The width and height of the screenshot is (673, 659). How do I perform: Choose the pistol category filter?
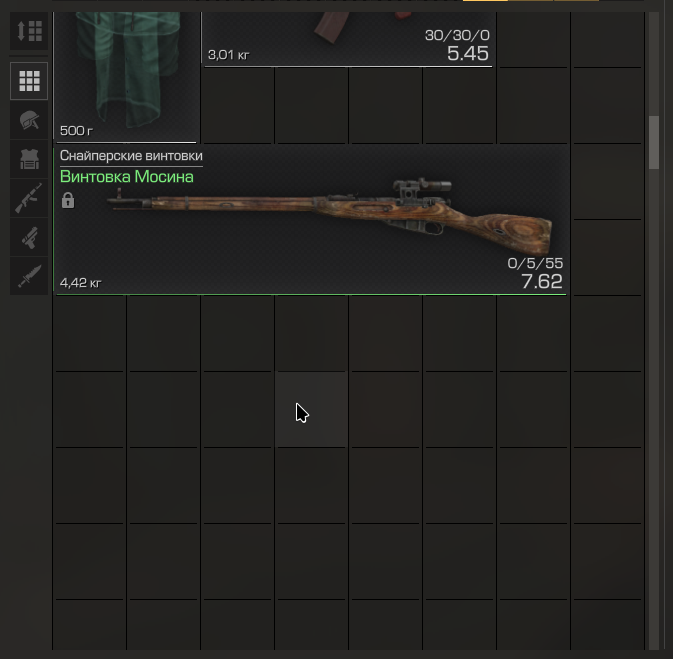(30, 237)
